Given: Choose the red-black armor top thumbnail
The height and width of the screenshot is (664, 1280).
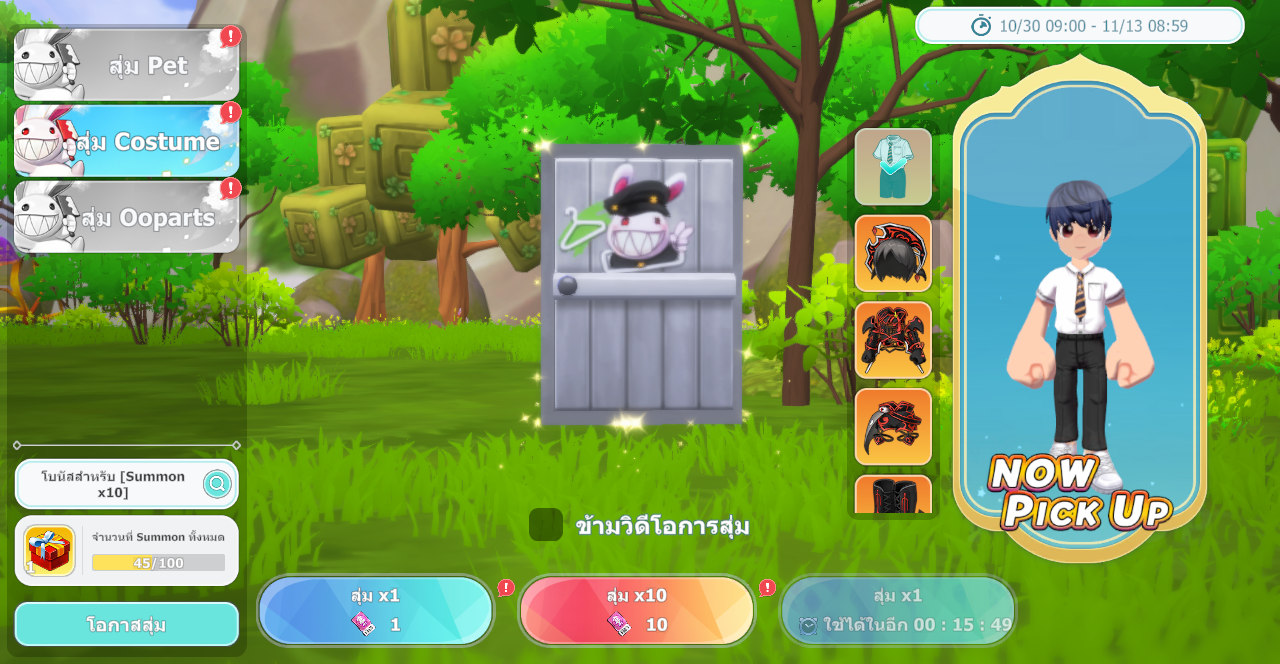Looking at the screenshot, I should (893, 340).
